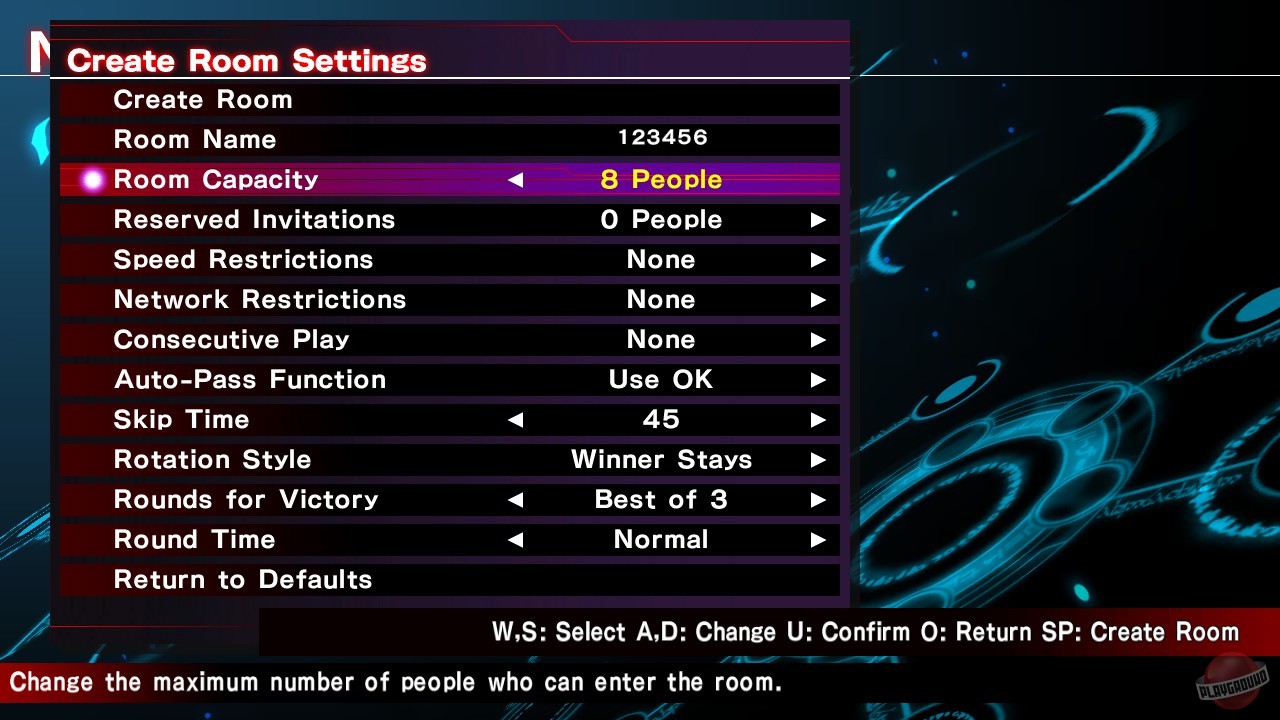This screenshot has width=1280, height=720.
Task: Click the right arrow on Speed Restrictions
Action: pos(820,259)
